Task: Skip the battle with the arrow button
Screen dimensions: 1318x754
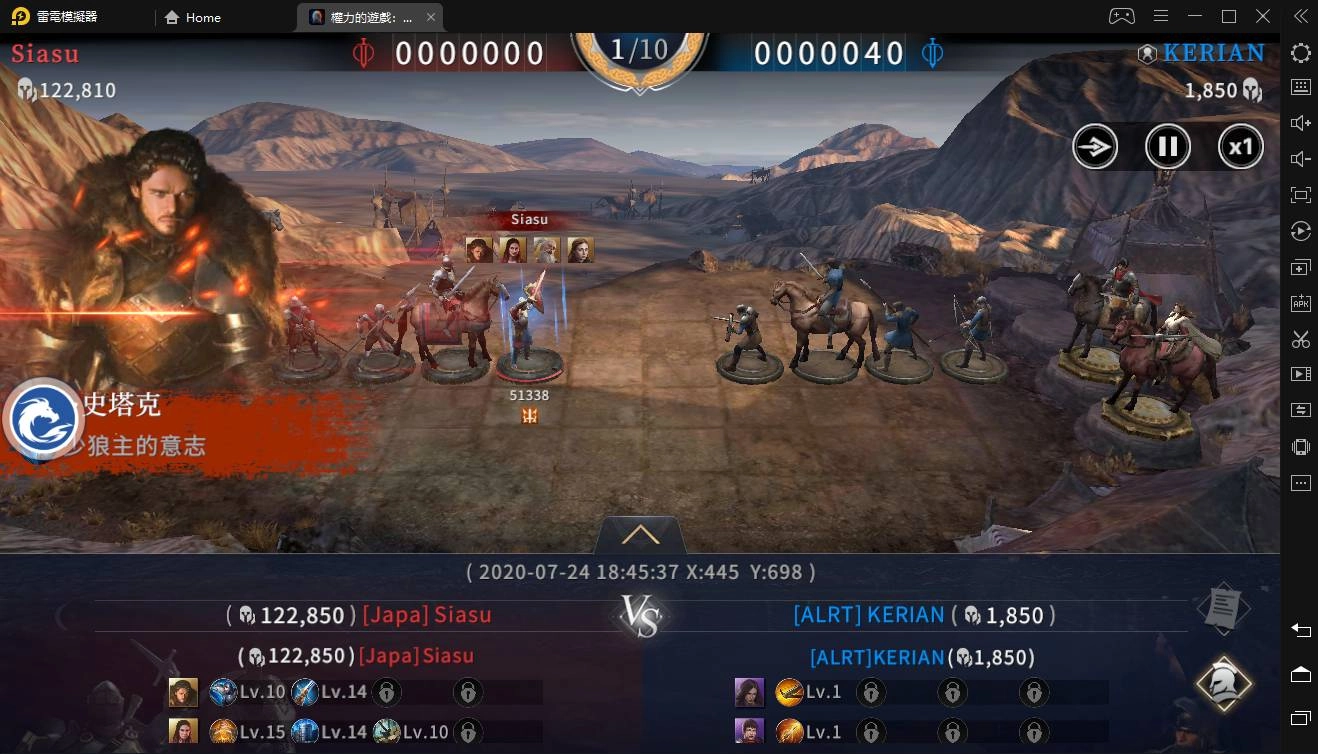Action: coord(1095,148)
